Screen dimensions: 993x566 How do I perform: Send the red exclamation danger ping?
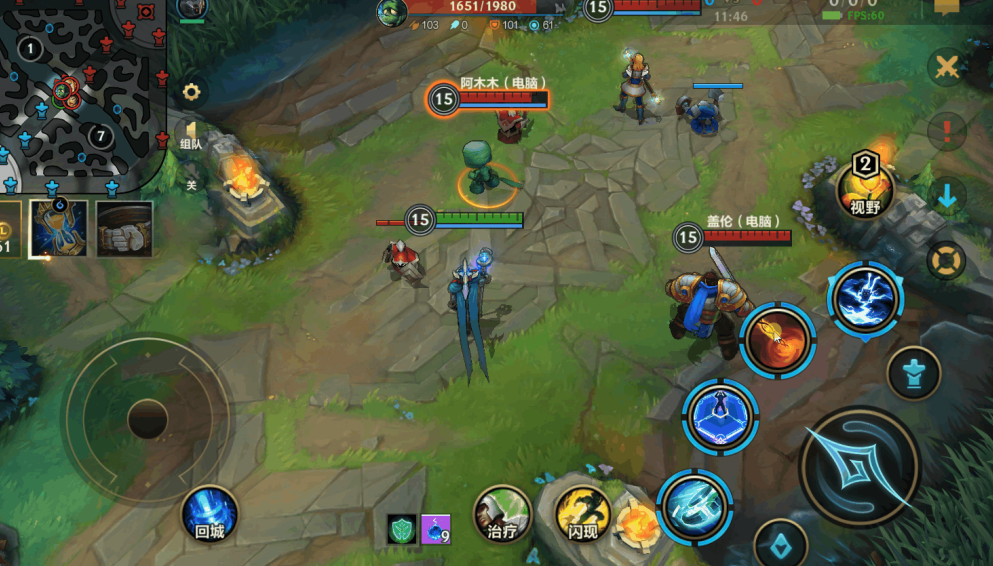(x=945, y=130)
